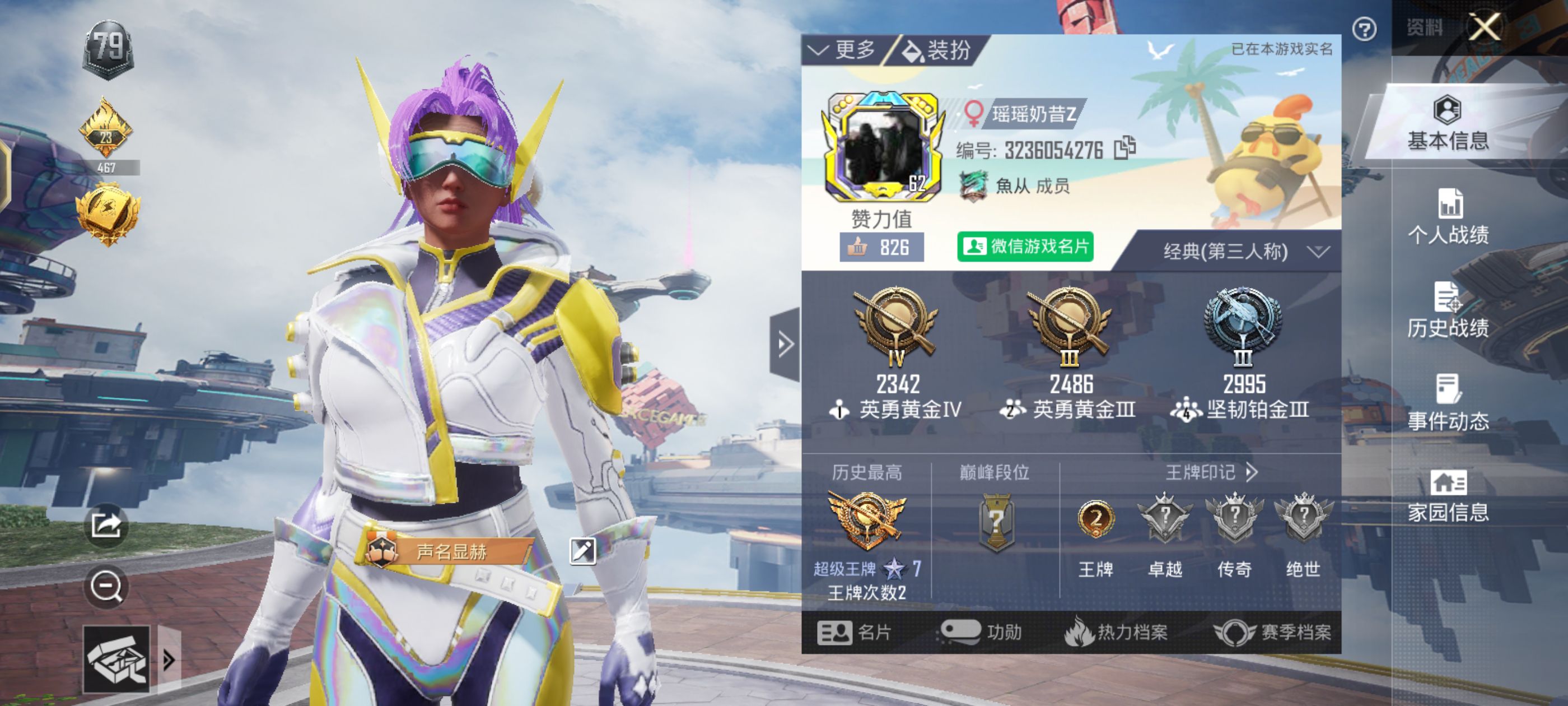Select the 事件动态 tab

(1448, 403)
